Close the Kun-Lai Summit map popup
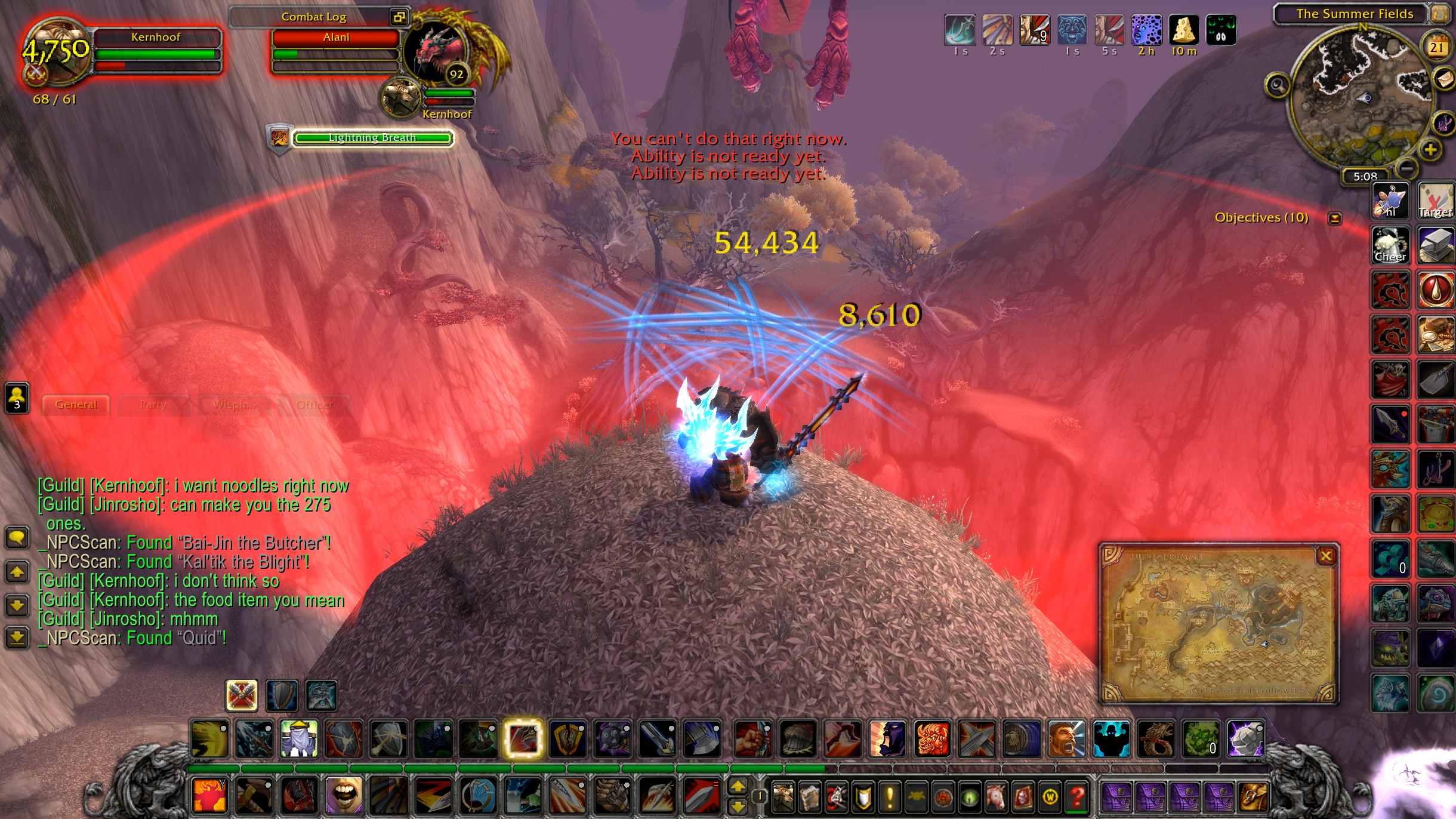The height and width of the screenshot is (819, 1456). click(x=1326, y=556)
